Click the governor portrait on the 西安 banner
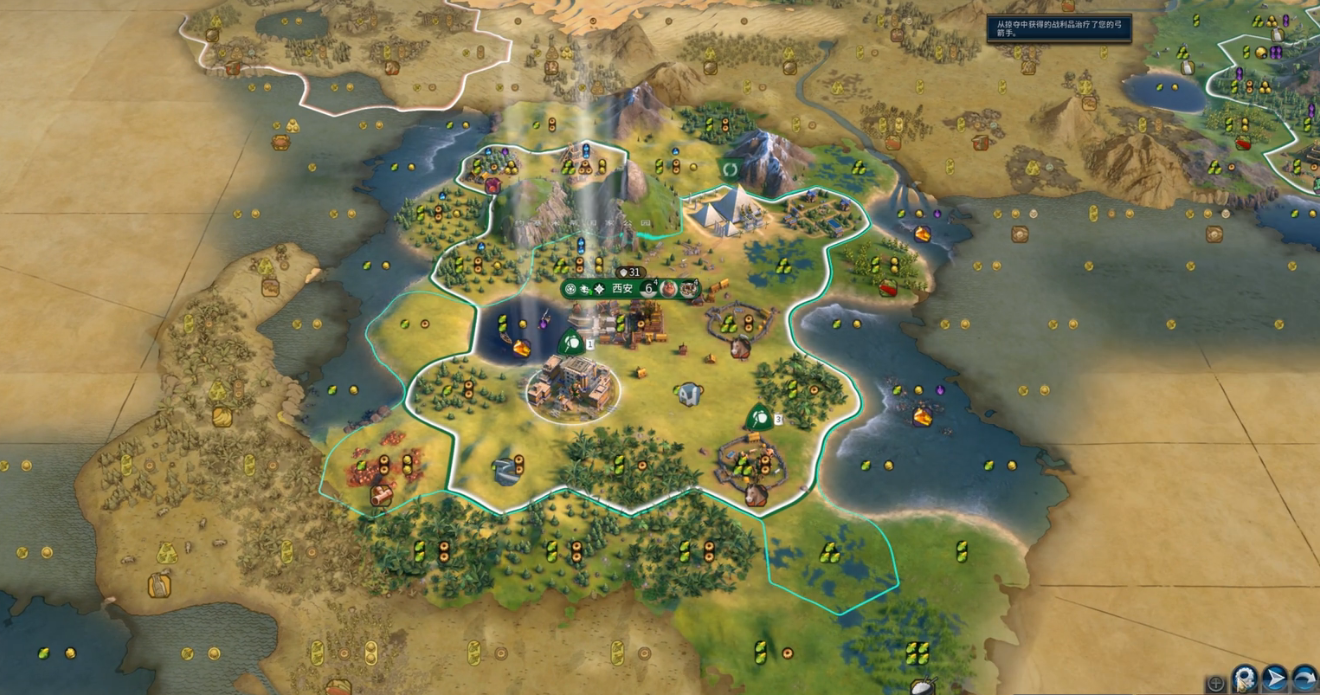 [669, 289]
